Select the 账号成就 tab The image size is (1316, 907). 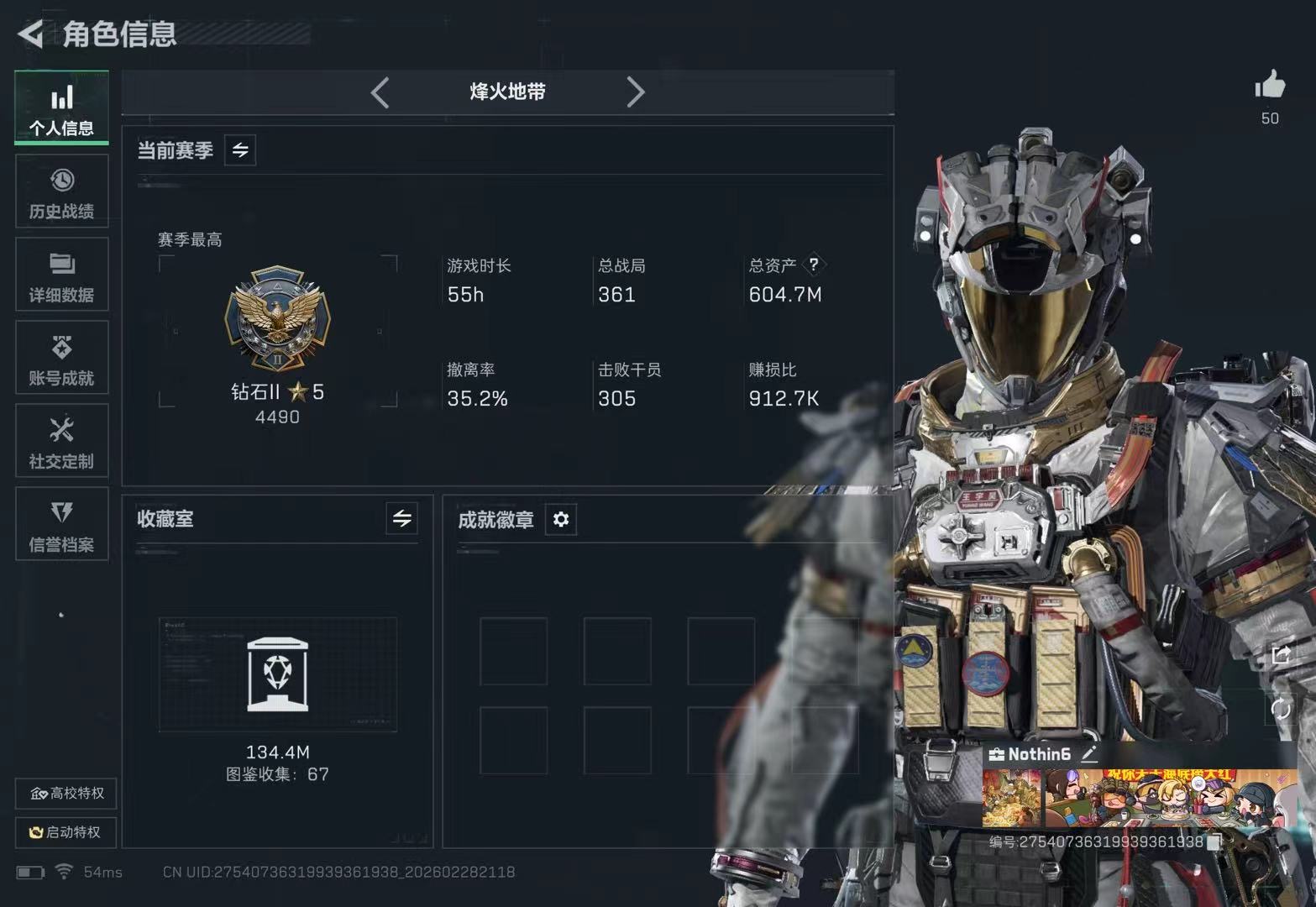pyautogui.click(x=61, y=359)
